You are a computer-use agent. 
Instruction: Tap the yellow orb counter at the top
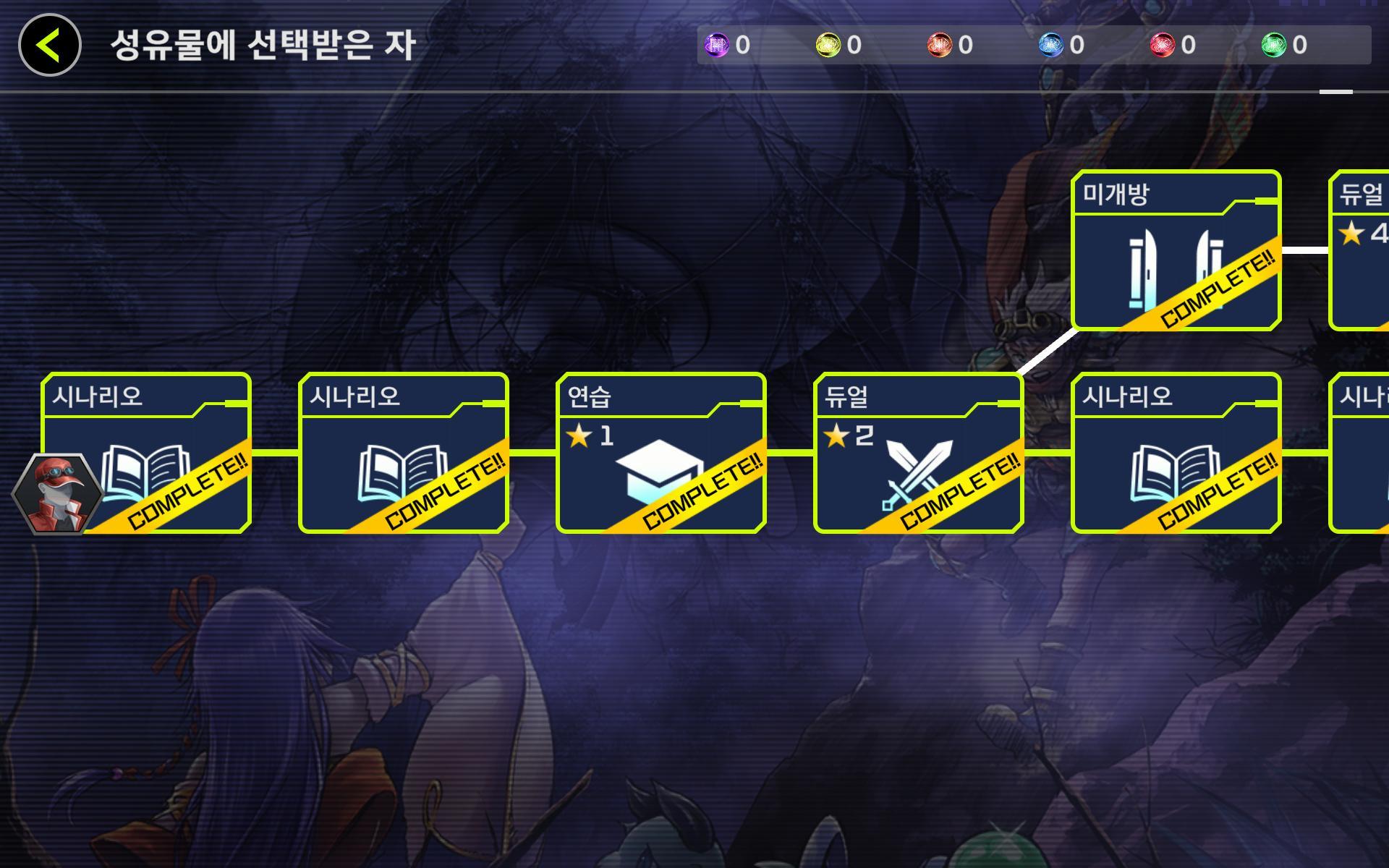[828, 45]
